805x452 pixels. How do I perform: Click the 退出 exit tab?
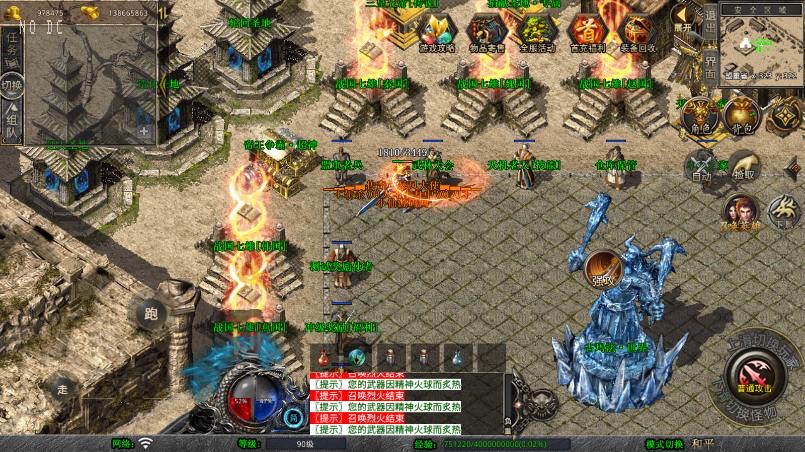[x=711, y=20]
